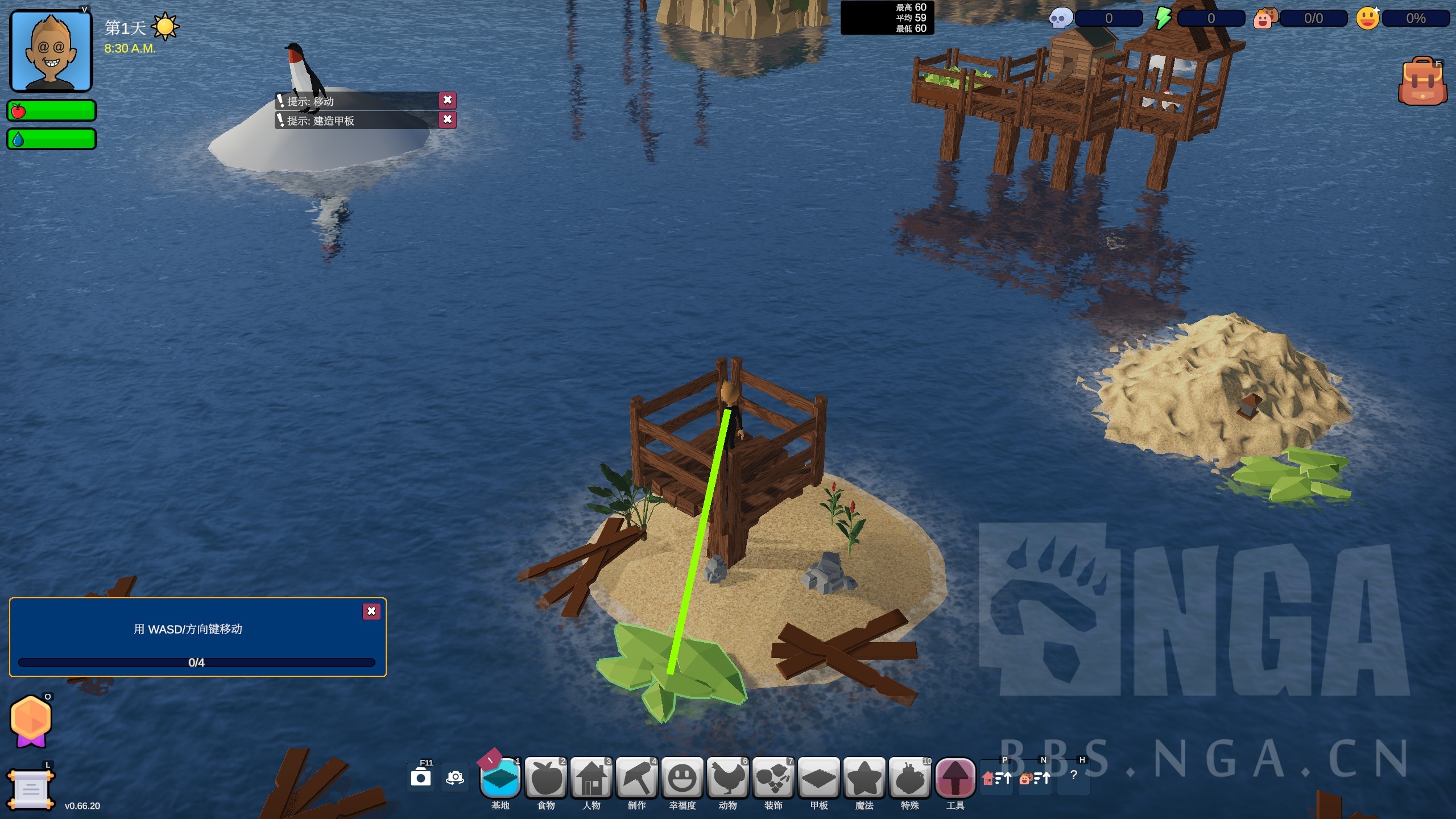1456x819 pixels.
Task: Open the 魔法 star magic category
Action: (864, 777)
